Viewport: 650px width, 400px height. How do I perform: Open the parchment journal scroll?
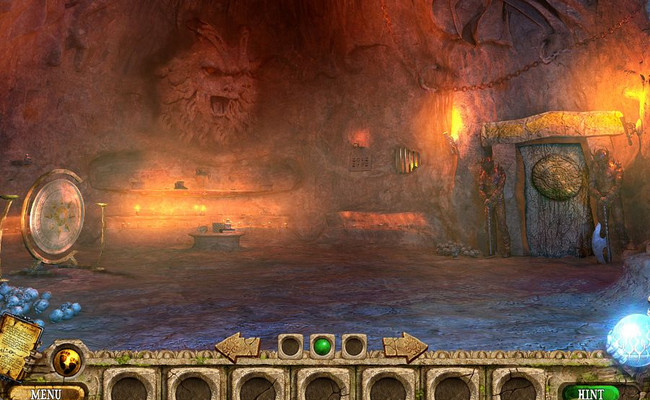[19, 343]
